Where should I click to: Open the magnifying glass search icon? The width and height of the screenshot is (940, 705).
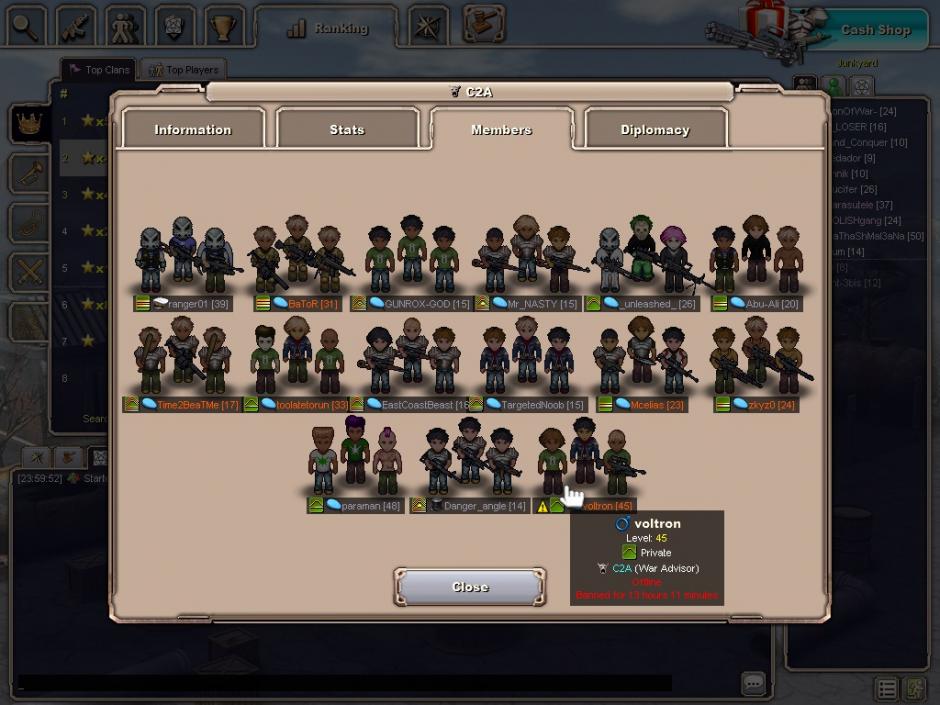coord(25,27)
